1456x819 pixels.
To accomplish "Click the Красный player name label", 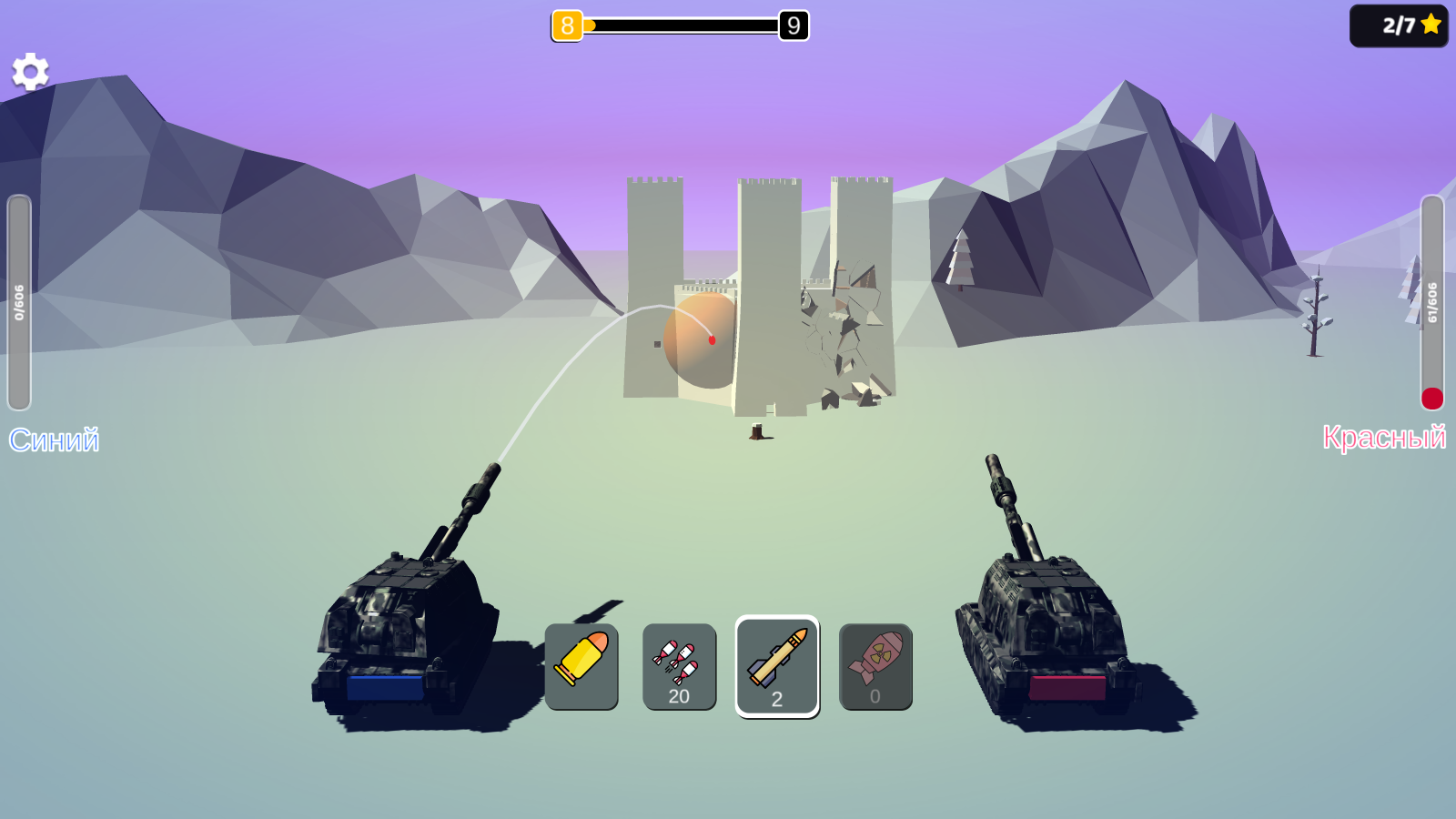I will click(1387, 438).
